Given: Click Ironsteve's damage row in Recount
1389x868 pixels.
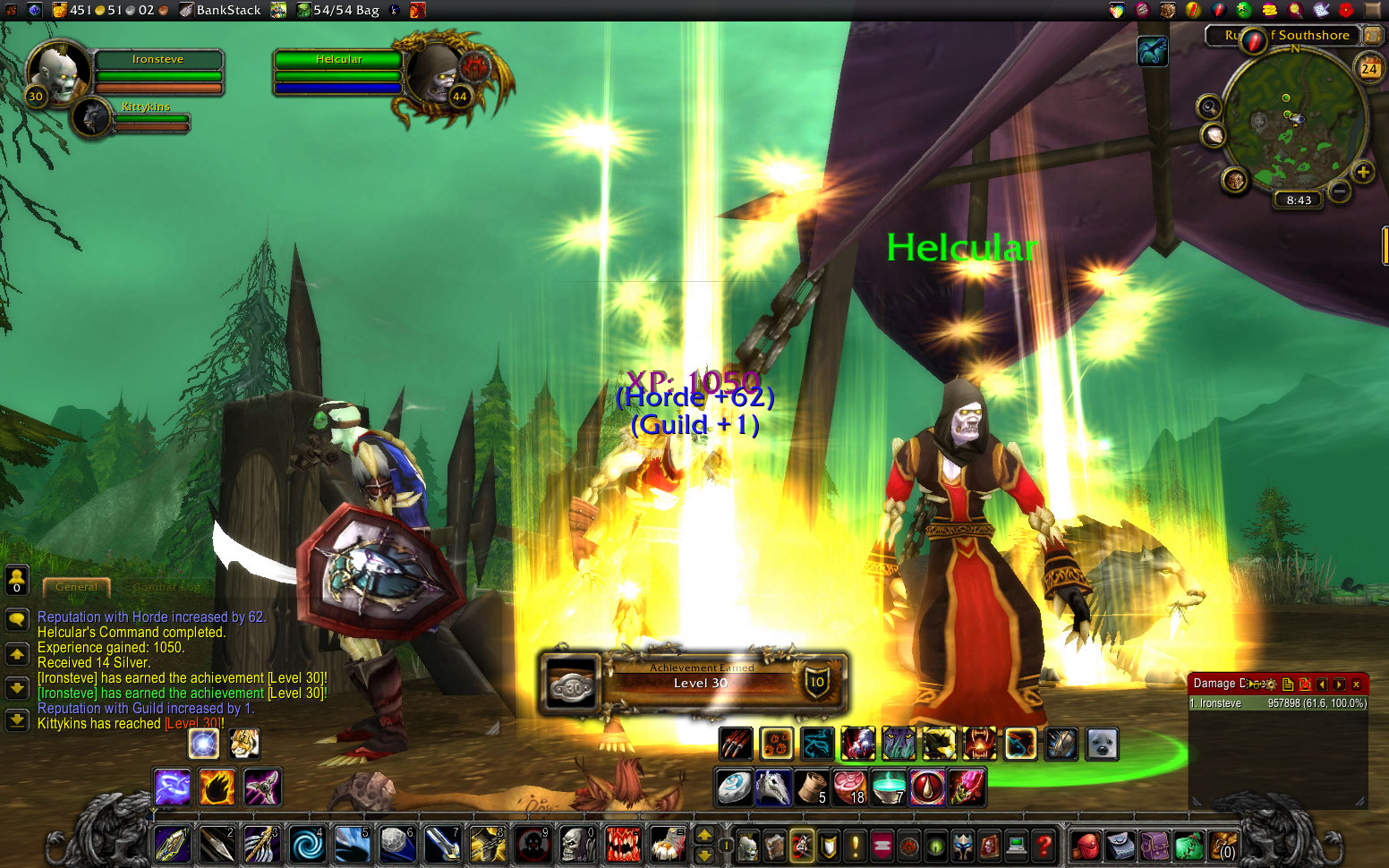Looking at the screenshot, I should [x=1278, y=702].
